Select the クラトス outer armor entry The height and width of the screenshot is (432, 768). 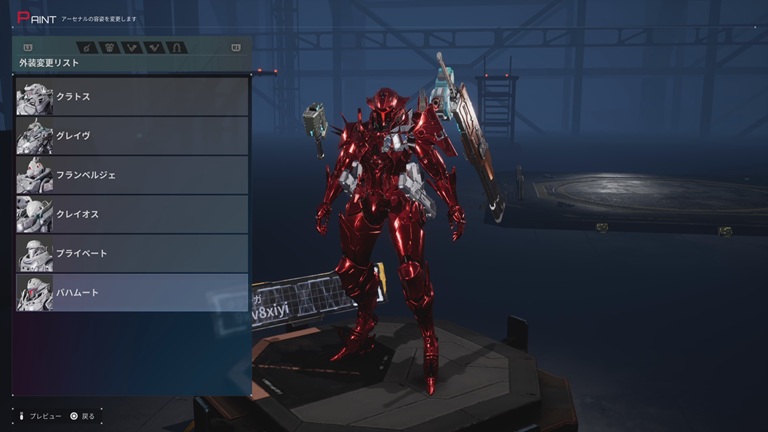coord(132,97)
